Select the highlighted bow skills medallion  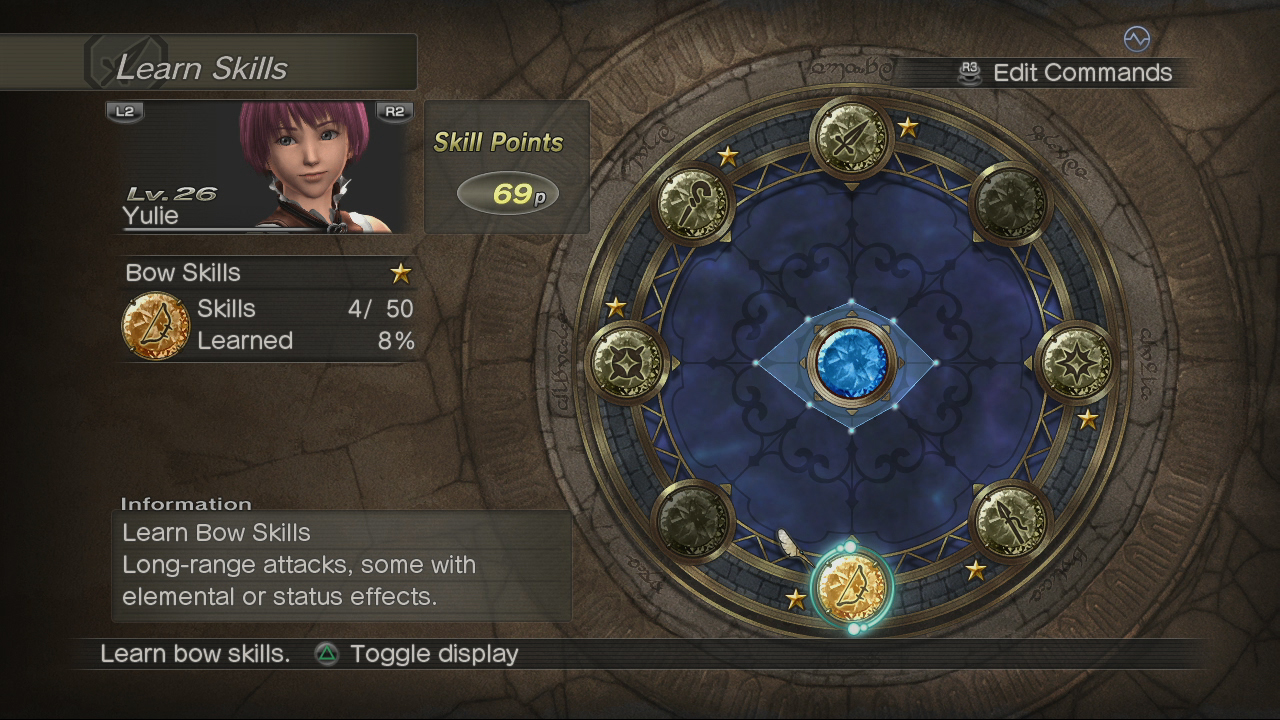tap(851, 588)
